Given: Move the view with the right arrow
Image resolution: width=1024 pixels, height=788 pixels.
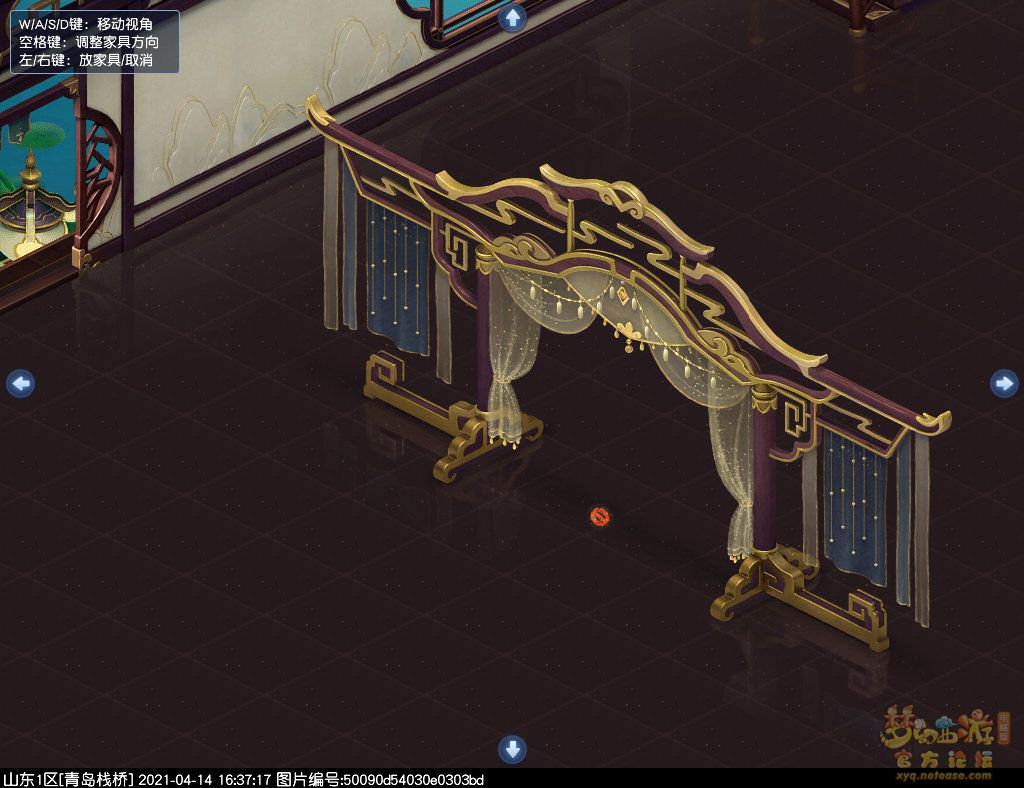Looking at the screenshot, I should pyautogui.click(x=1004, y=383).
